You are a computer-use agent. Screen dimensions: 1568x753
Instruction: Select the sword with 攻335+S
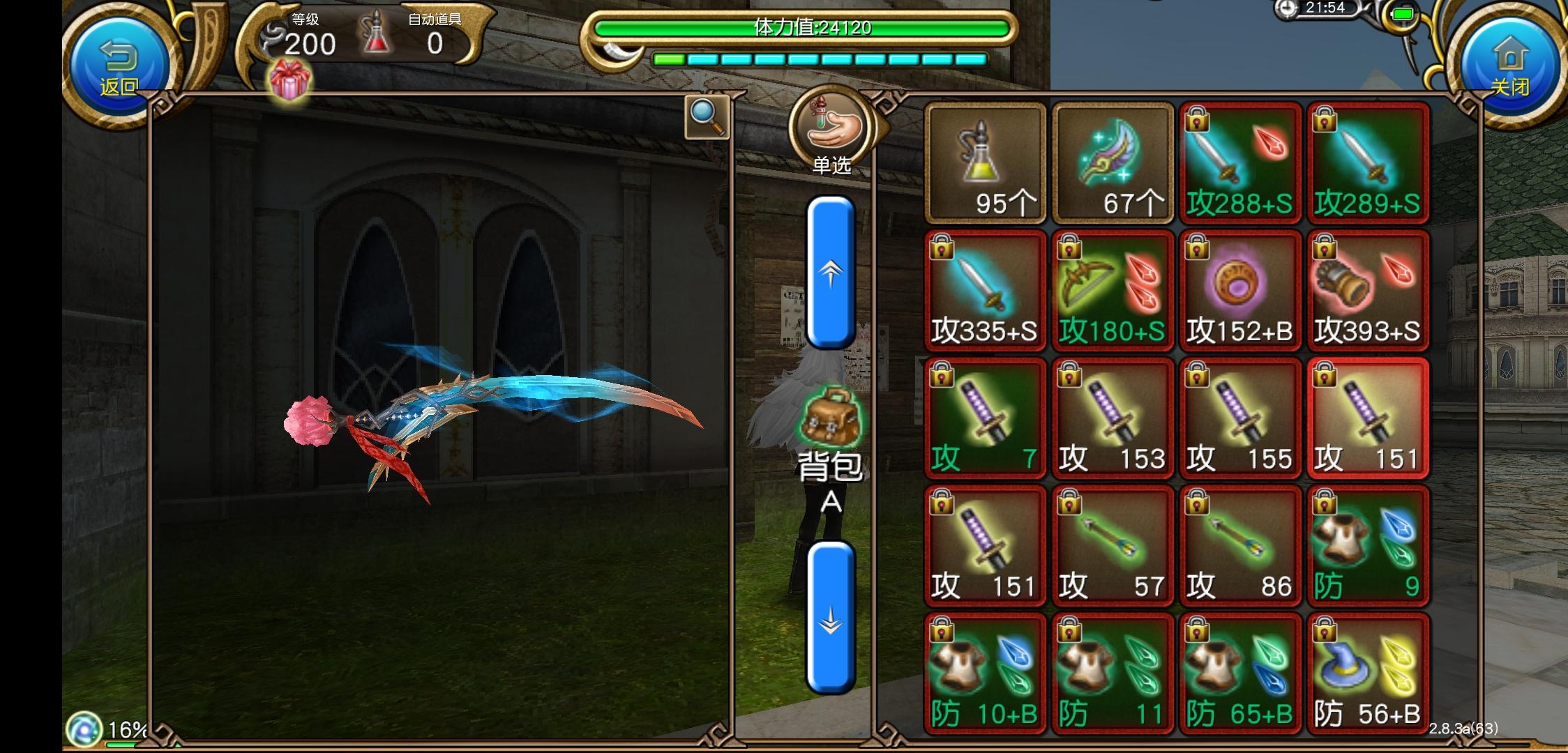tap(984, 289)
